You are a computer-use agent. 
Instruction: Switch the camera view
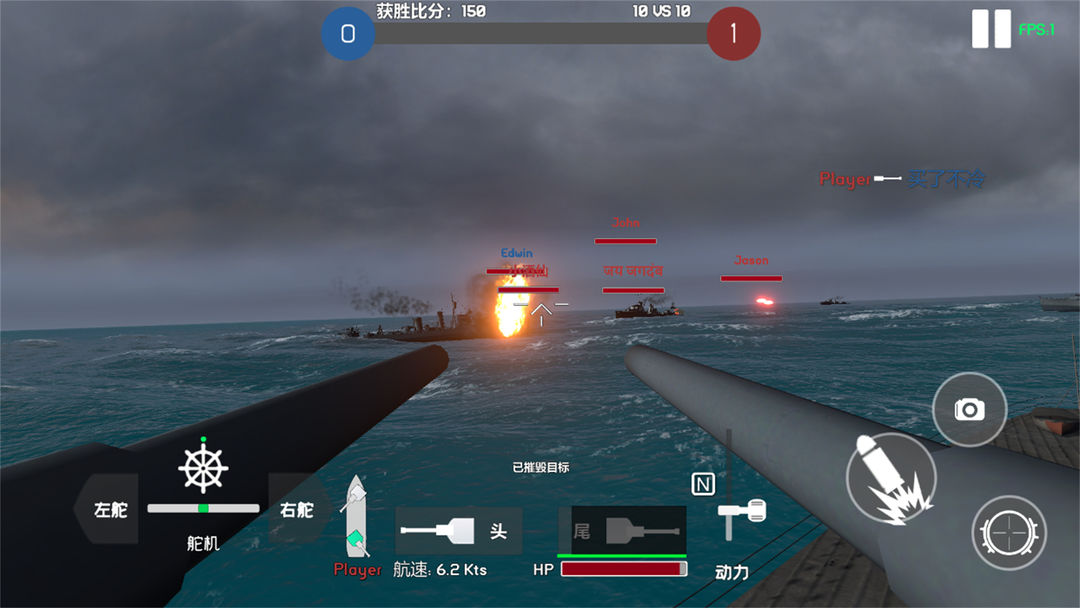[969, 409]
